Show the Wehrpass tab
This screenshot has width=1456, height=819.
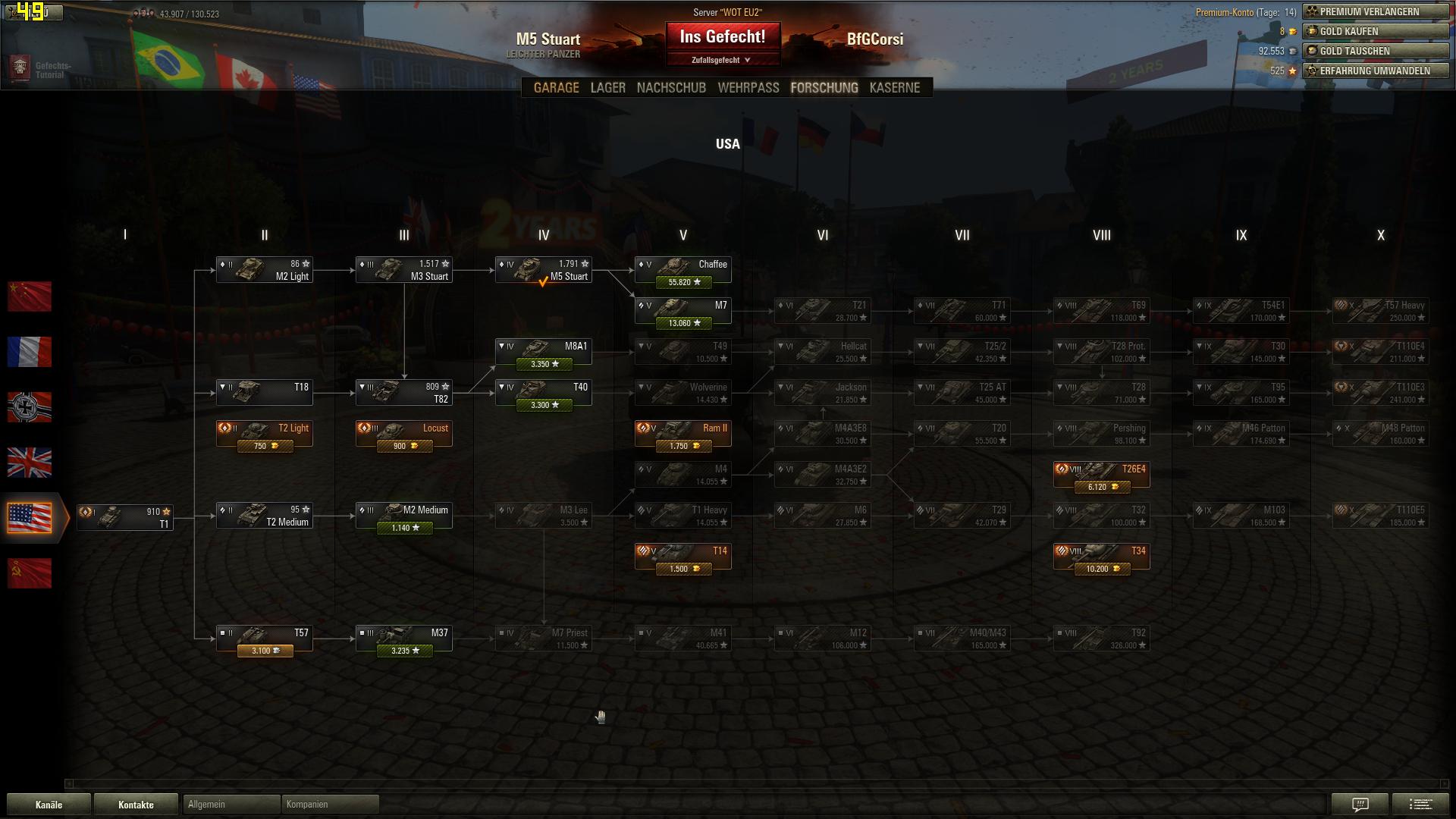pyautogui.click(x=748, y=88)
